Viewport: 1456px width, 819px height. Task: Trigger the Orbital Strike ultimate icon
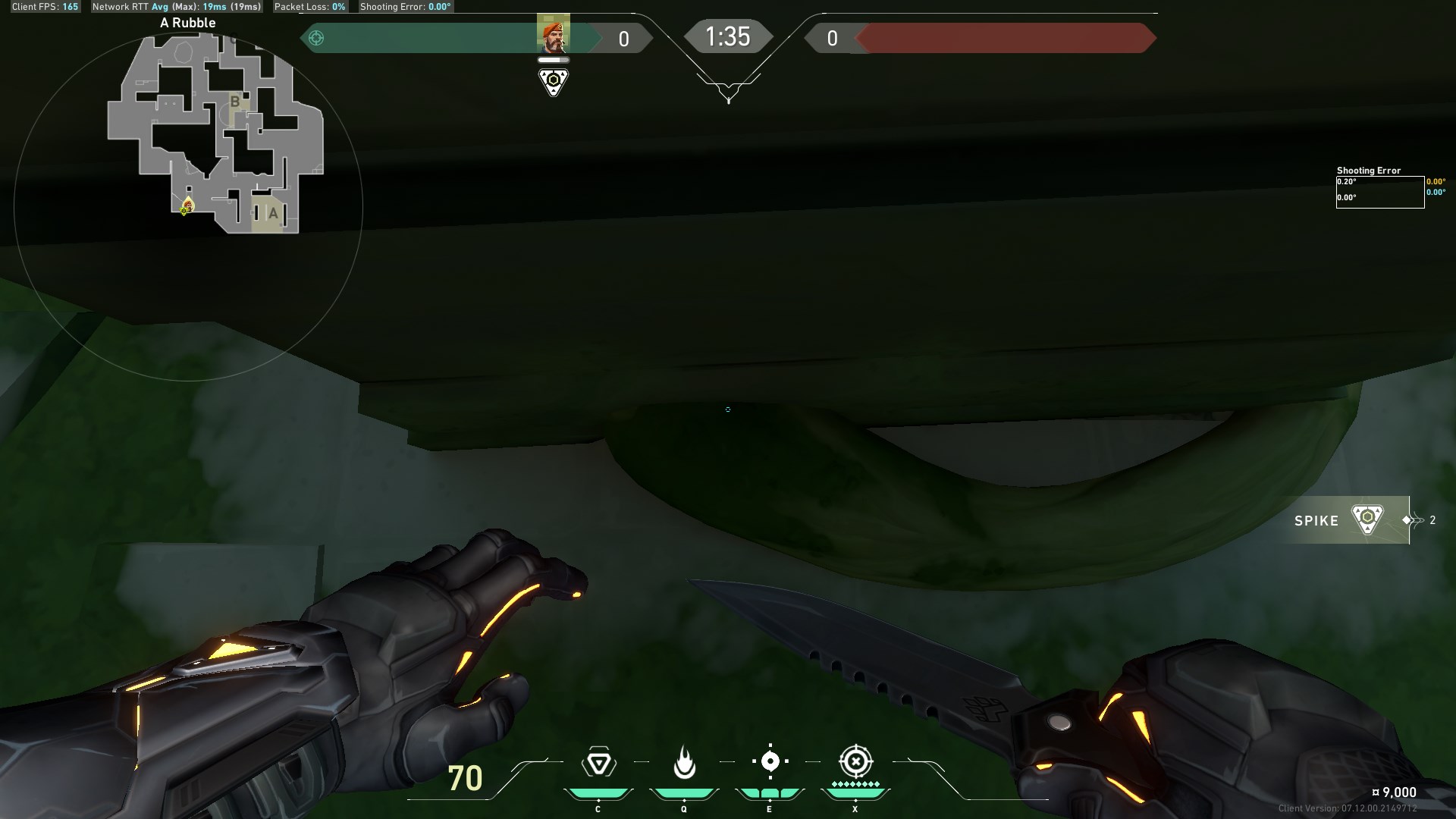point(855,761)
